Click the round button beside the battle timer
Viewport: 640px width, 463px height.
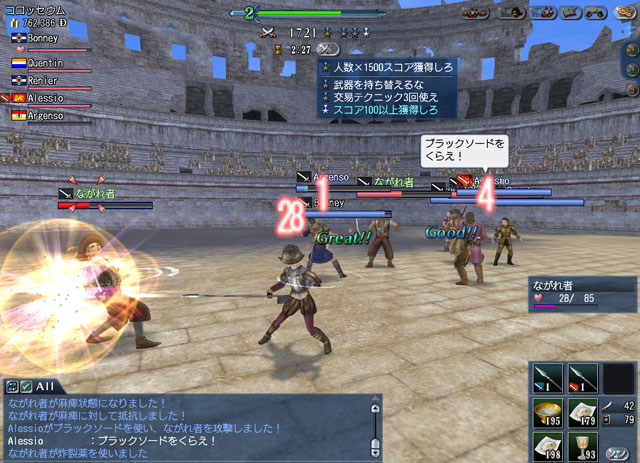[x=328, y=48]
